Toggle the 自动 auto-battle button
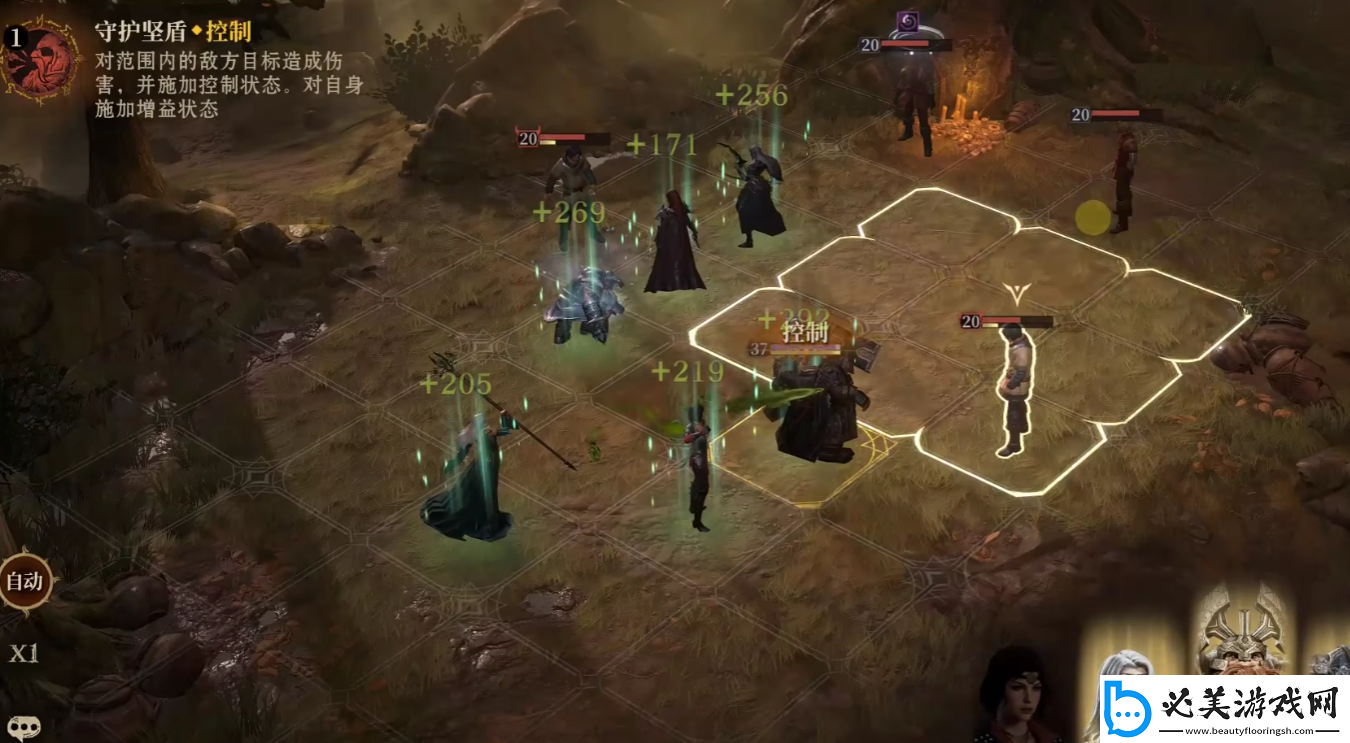Screen dimensions: 1350x743 click(24, 582)
